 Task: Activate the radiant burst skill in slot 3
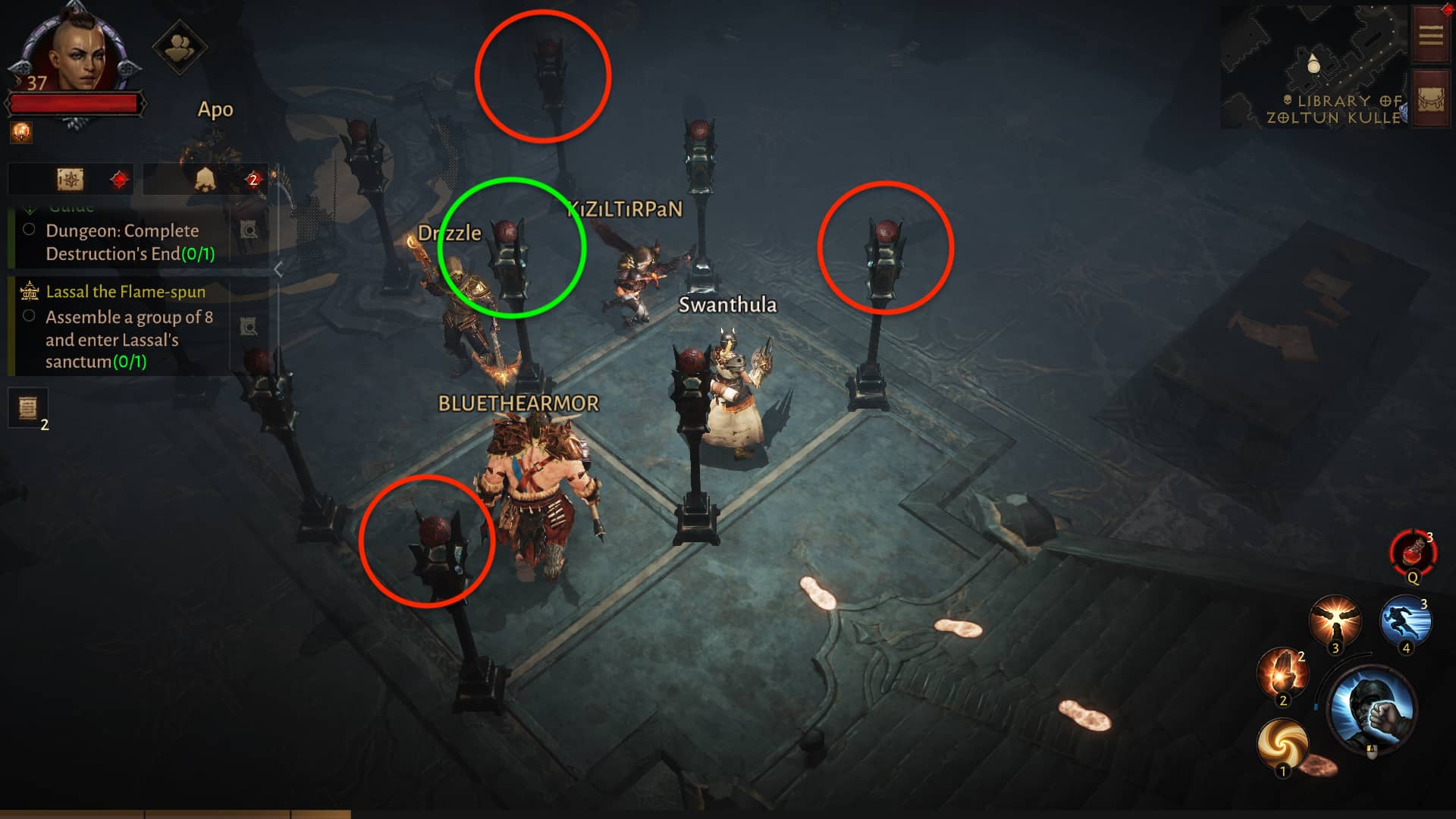click(x=1335, y=620)
